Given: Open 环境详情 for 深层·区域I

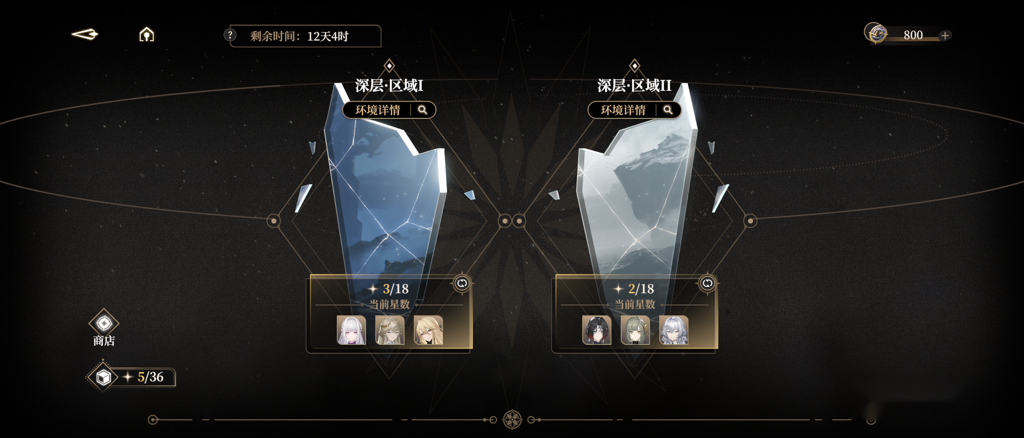Looking at the screenshot, I should 389,110.
